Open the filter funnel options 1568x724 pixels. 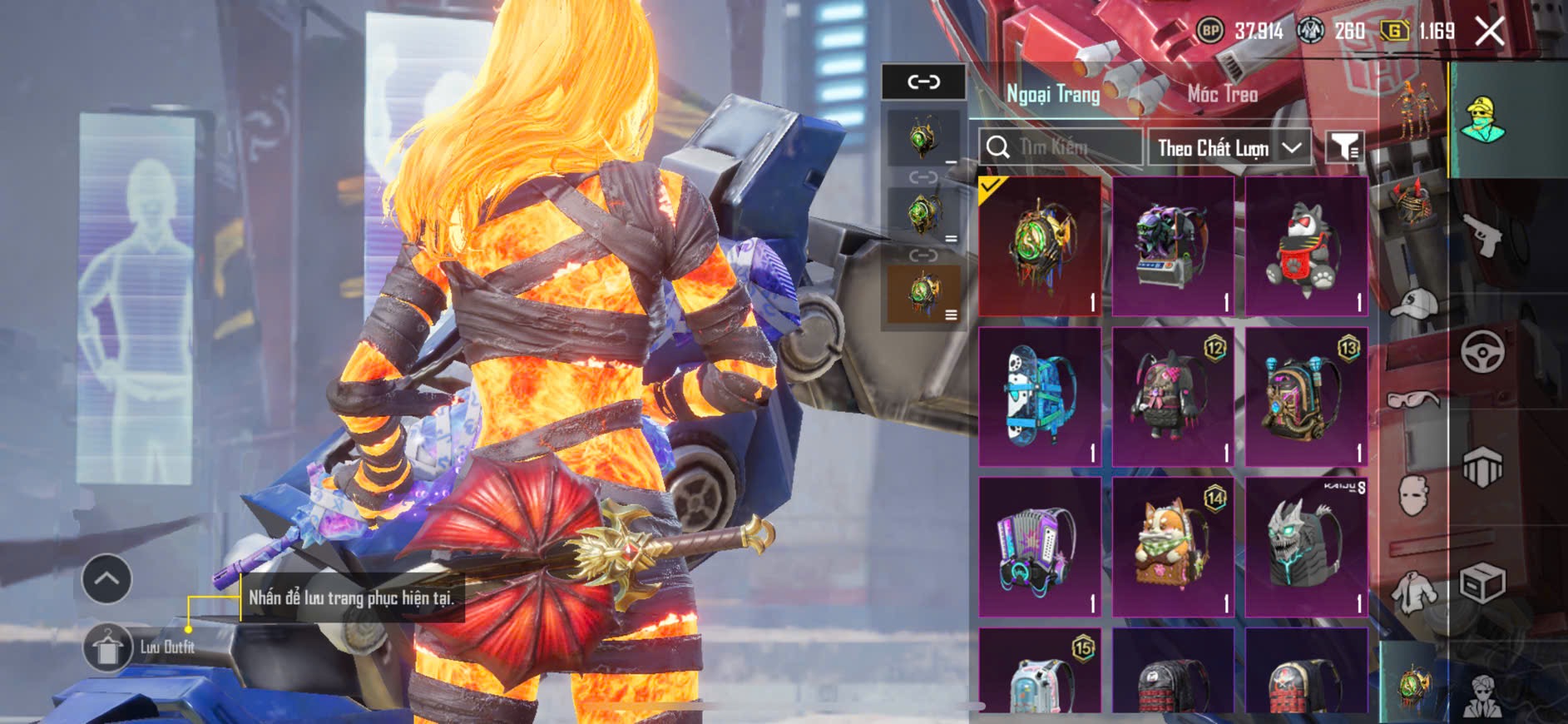click(1343, 148)
